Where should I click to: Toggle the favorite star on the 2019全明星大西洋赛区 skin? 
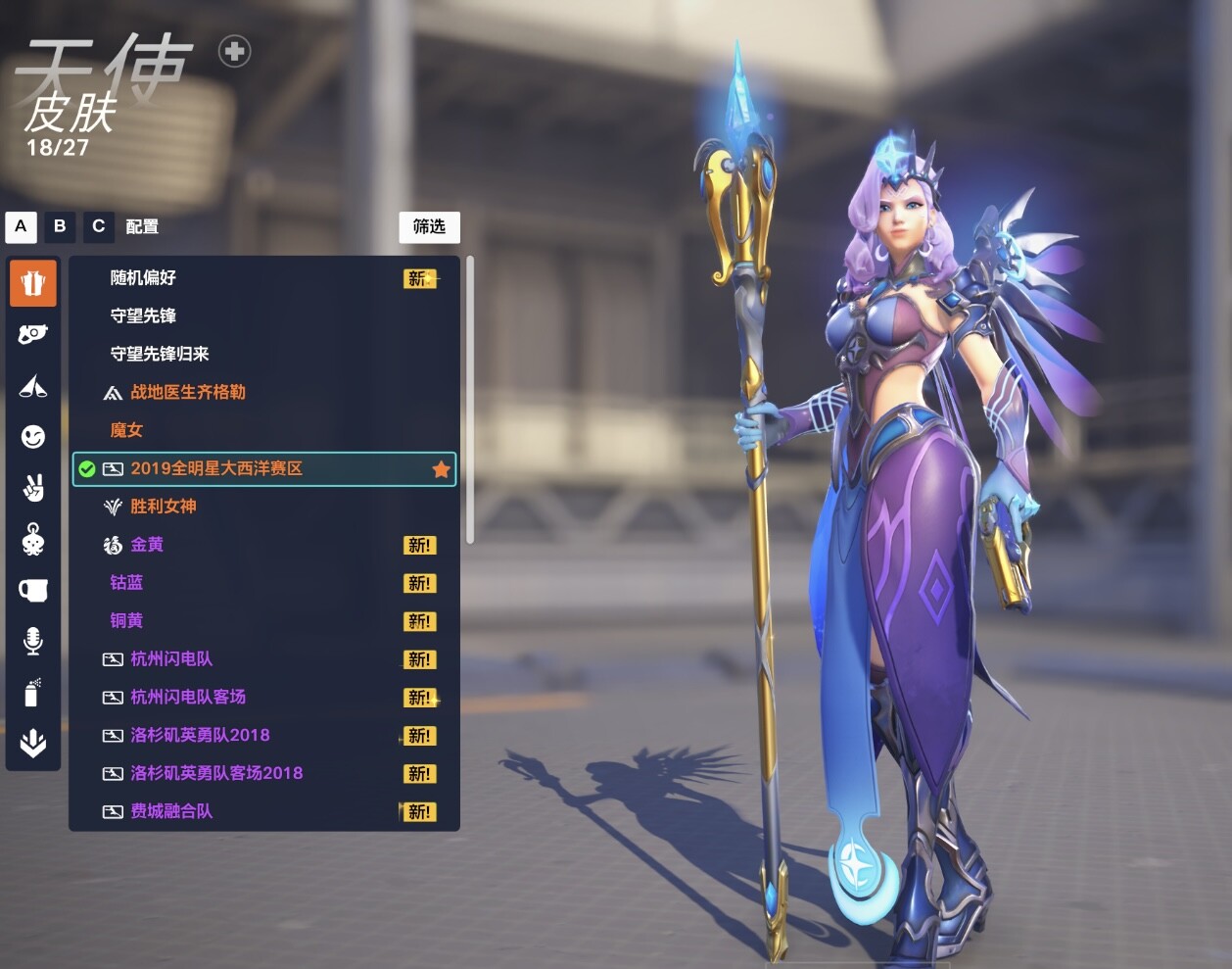(x=442, y=469)
